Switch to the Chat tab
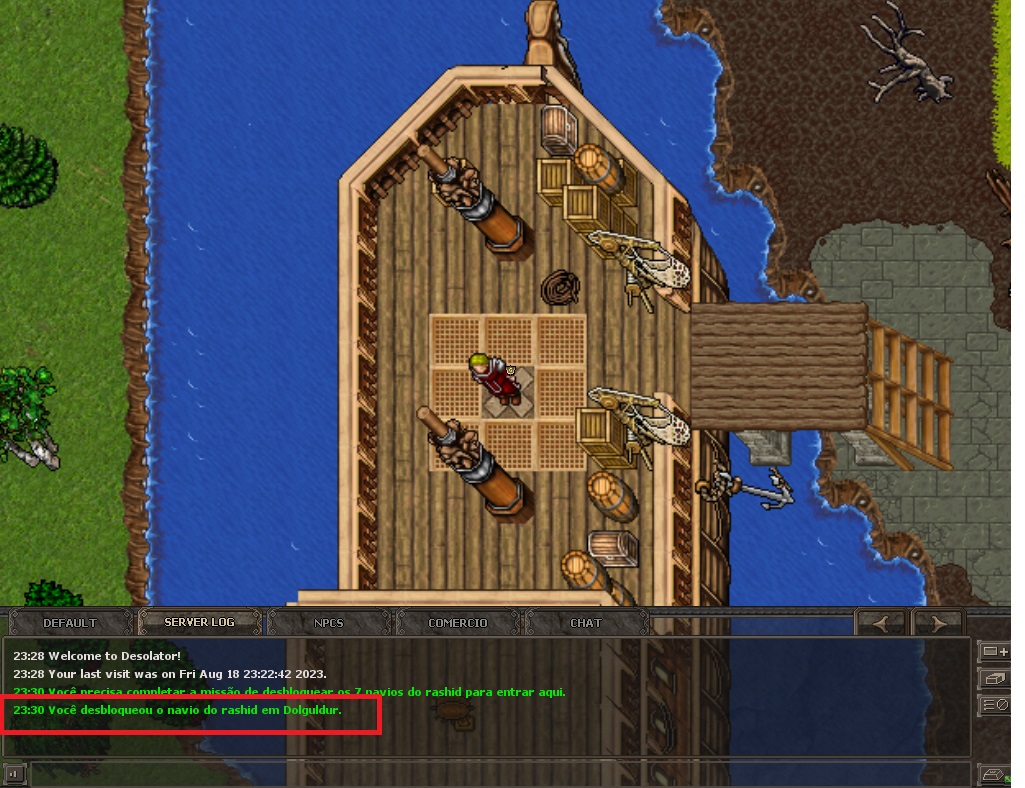Viewport: 1025px width, 788px height. pos(586,622)
